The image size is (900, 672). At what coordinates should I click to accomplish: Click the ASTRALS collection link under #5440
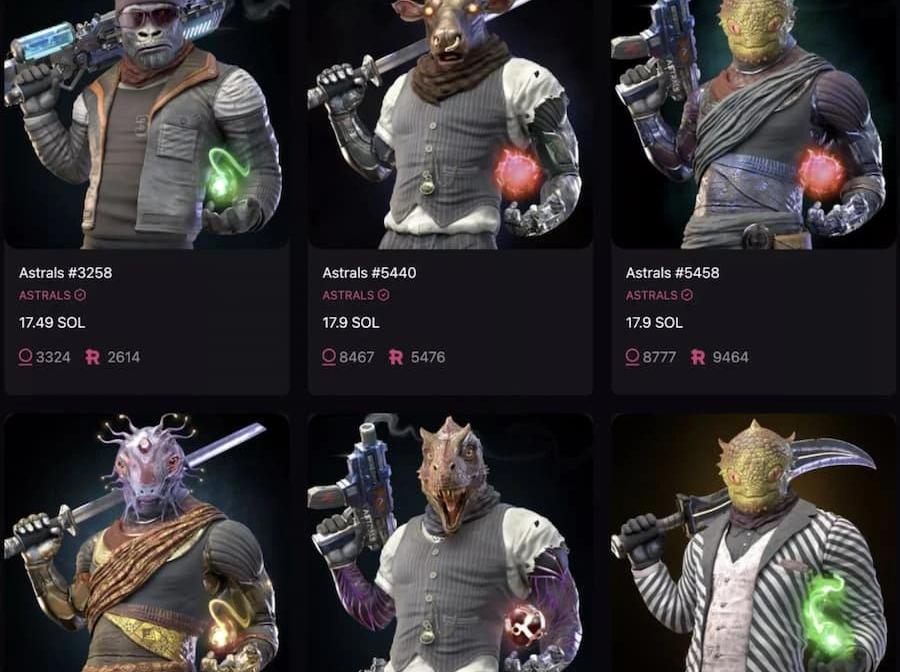(x=348, y=295)
